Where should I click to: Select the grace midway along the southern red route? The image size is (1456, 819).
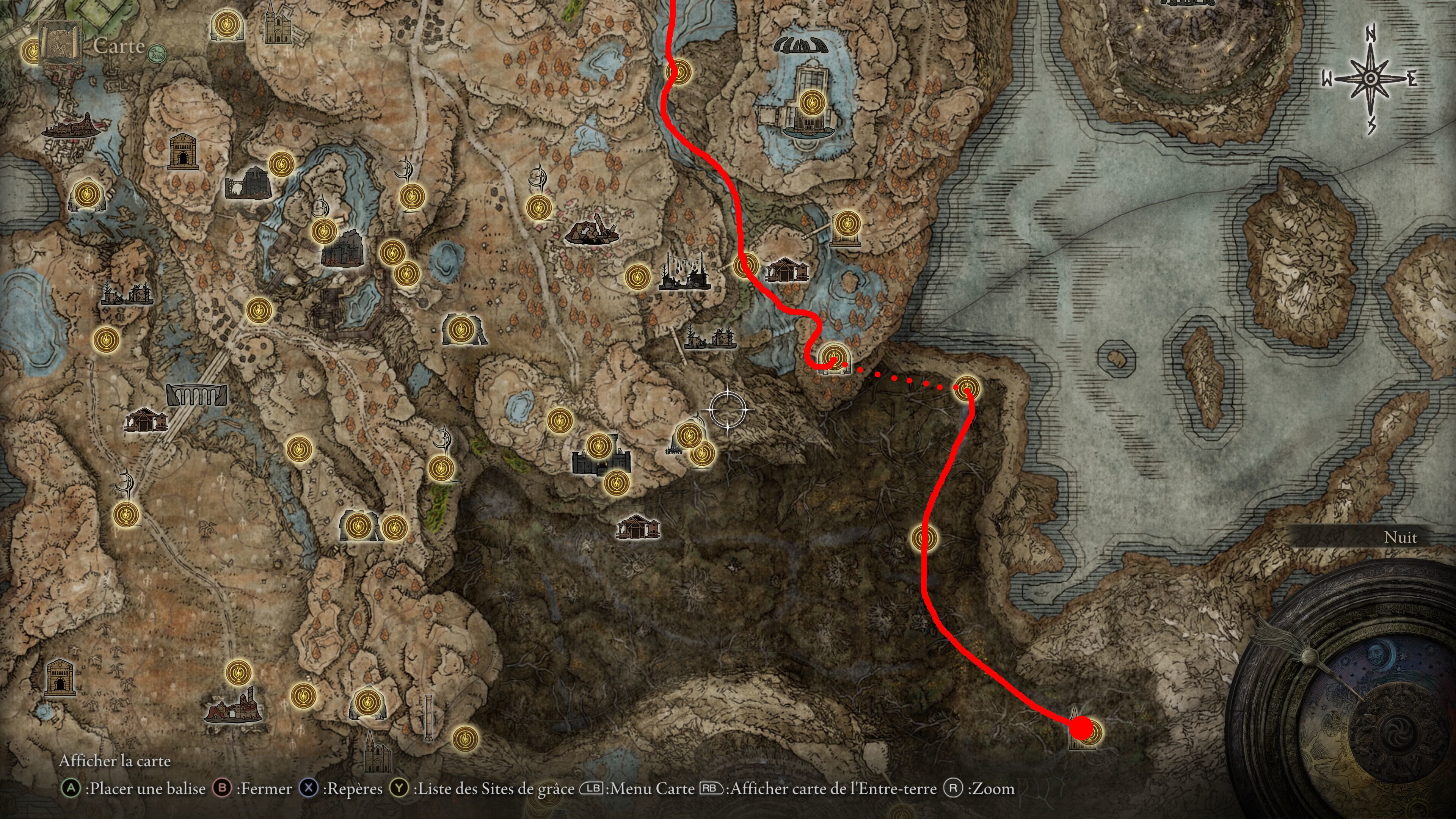pyautogui.click(x=925, y=538)
